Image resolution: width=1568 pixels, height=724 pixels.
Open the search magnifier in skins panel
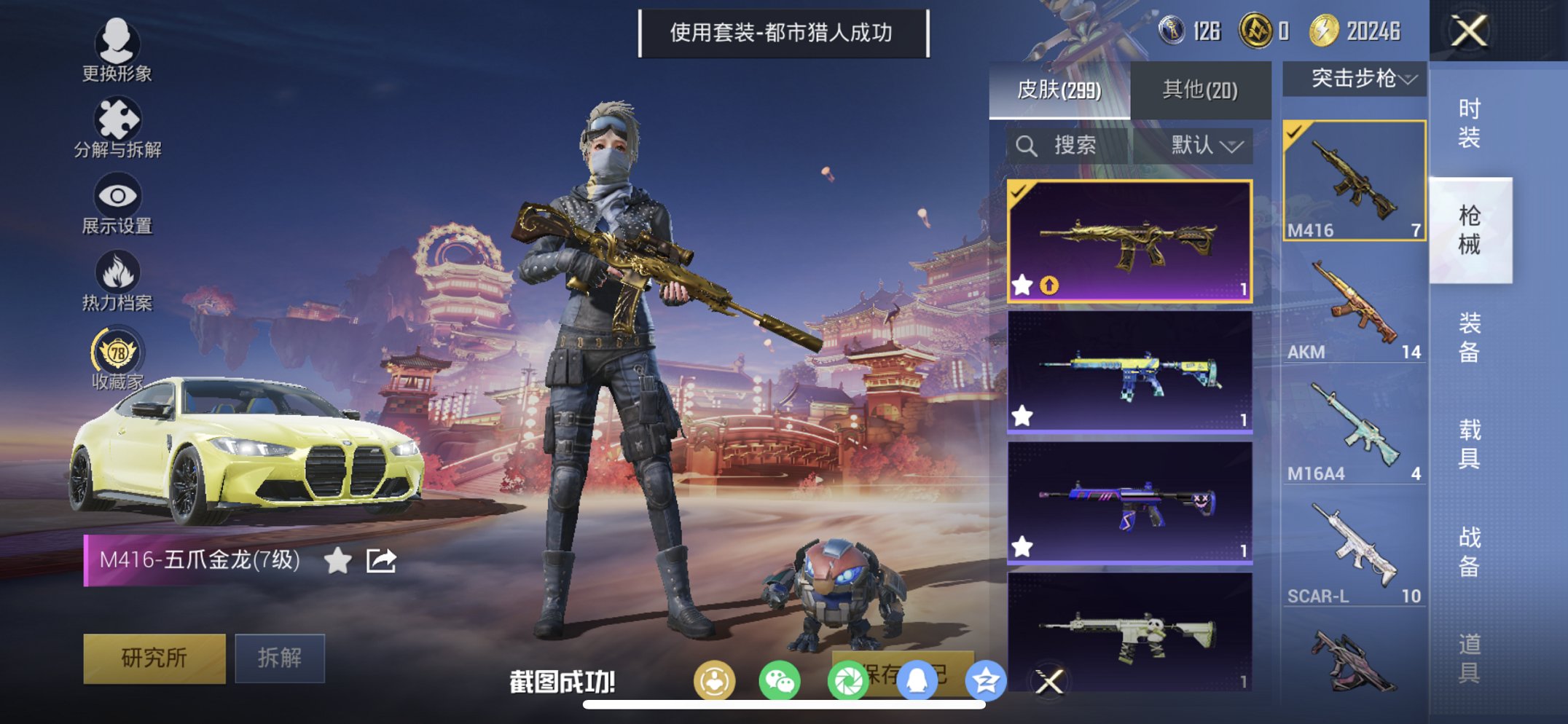(x=1027, y=145)
